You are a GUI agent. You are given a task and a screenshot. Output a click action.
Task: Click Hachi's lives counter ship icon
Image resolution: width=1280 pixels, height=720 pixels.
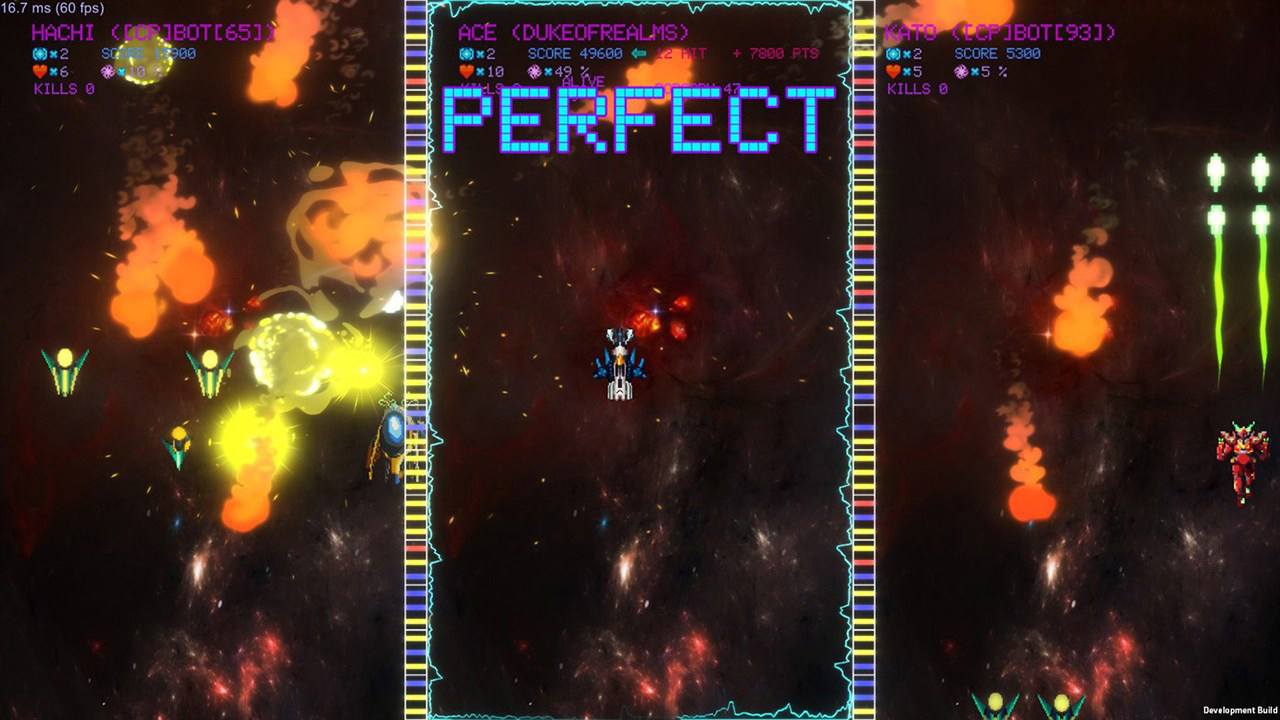pos(40,53)
